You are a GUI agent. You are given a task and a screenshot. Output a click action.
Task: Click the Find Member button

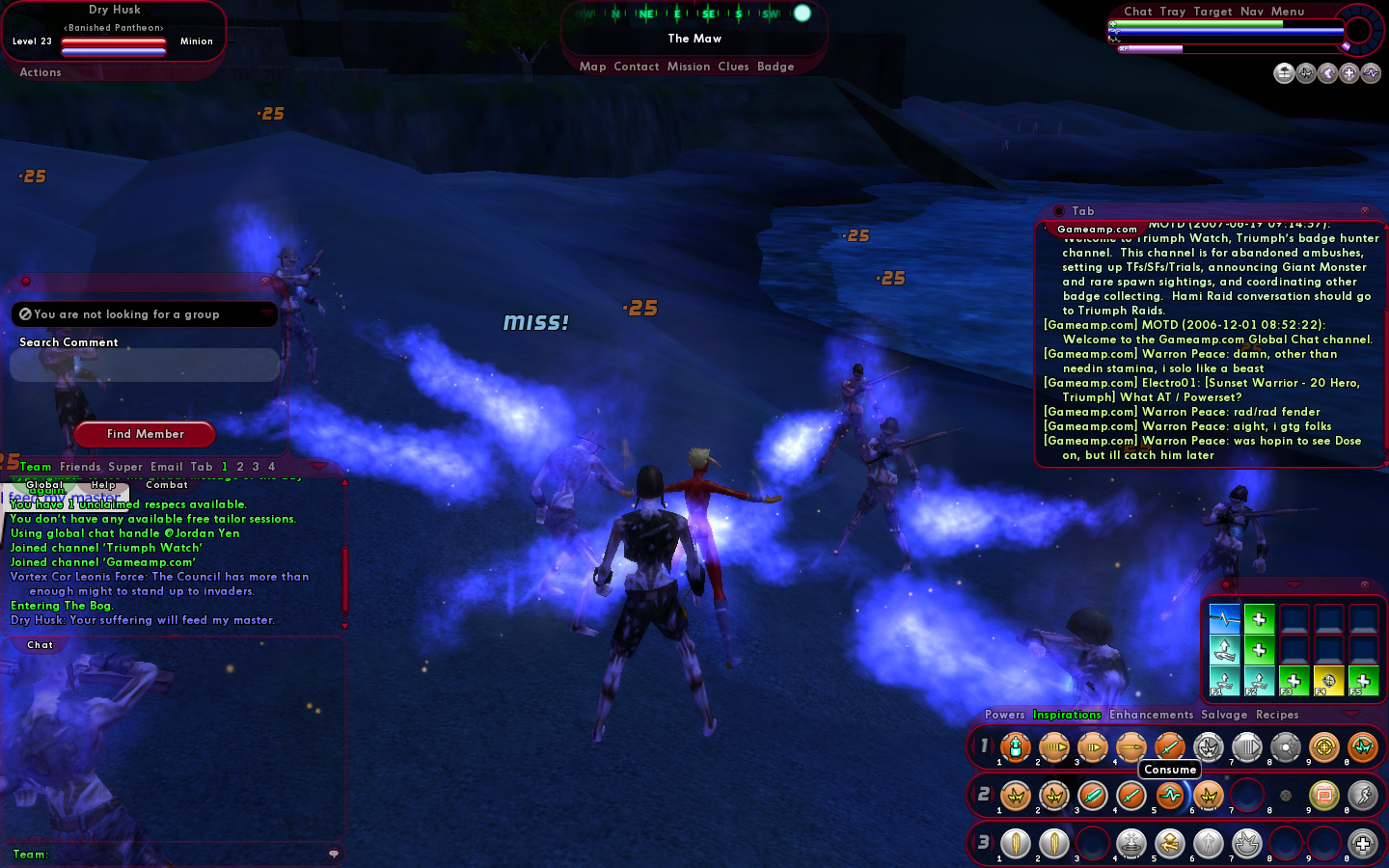(146, 434)
